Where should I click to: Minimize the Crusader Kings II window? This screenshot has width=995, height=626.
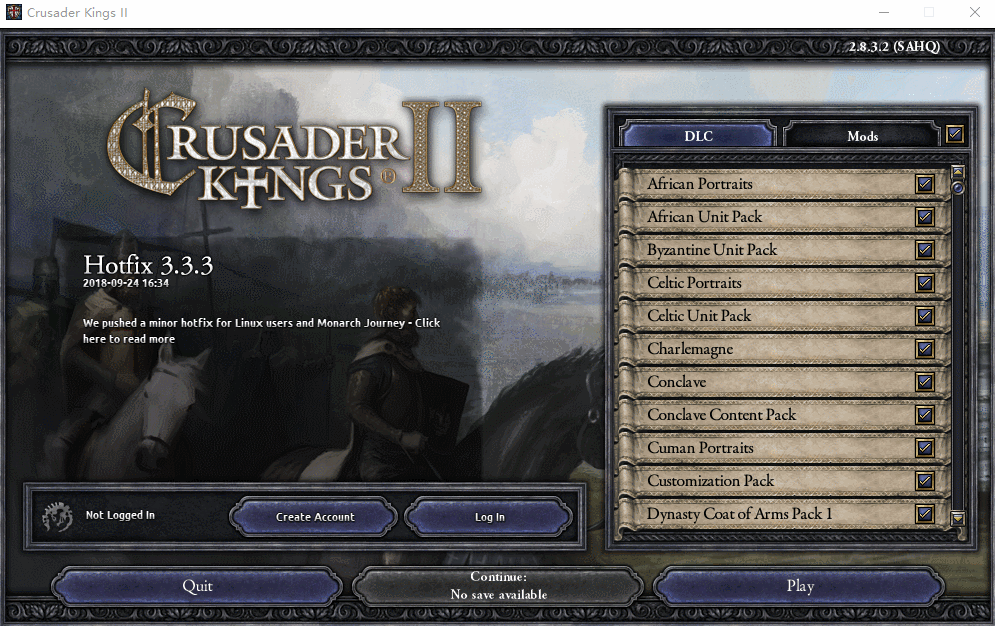883,13
